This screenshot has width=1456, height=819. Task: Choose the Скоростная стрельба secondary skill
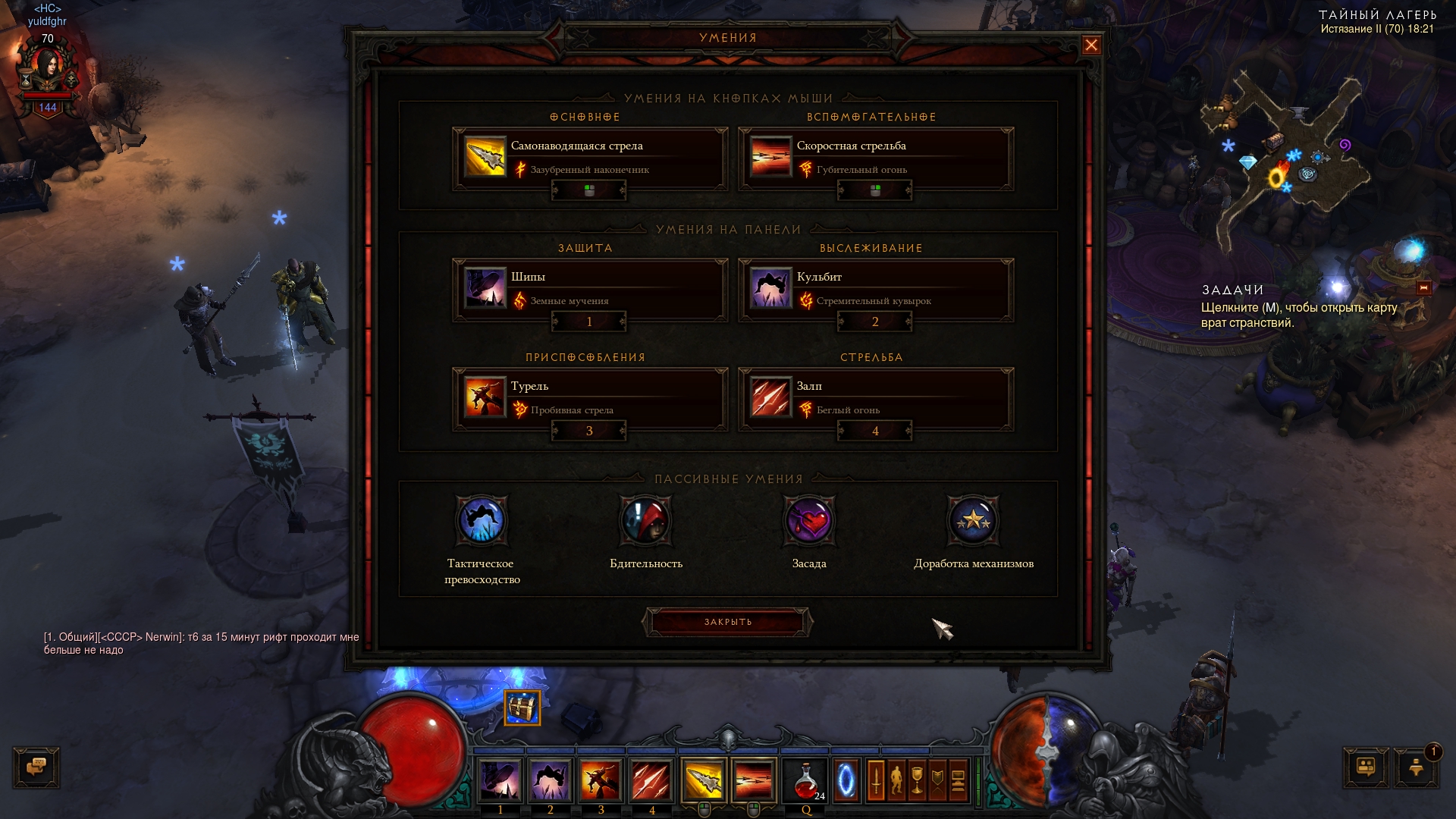pyautogui.click(x=875, y=158)
